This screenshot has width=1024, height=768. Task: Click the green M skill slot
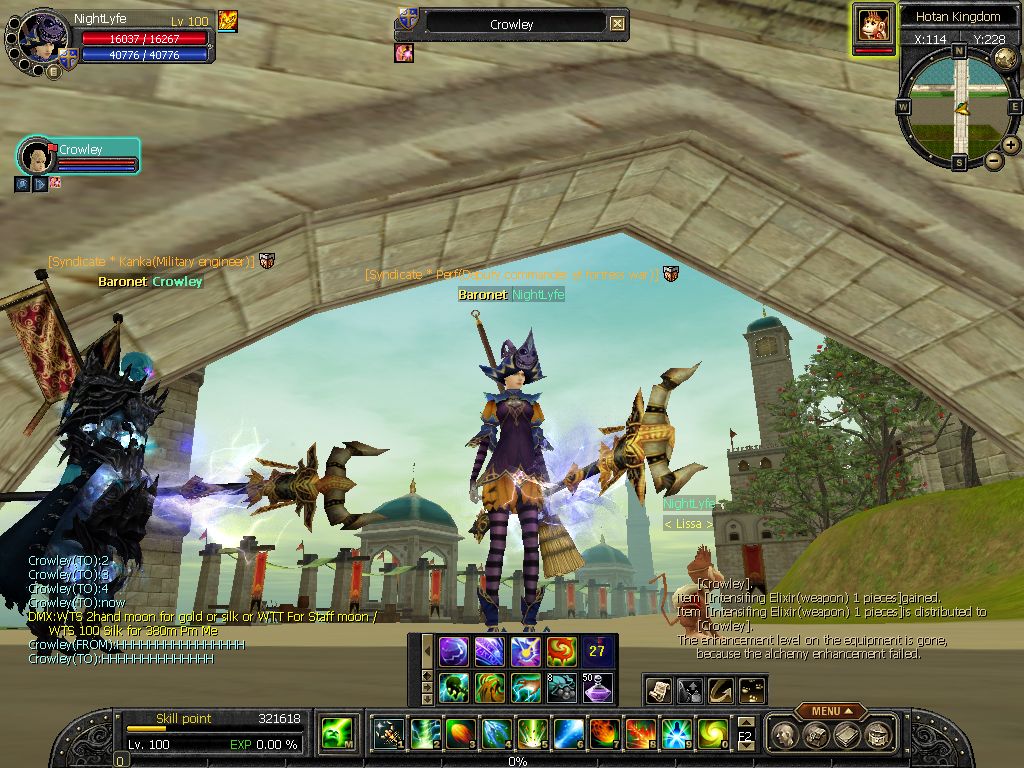click(x=336, y=735)
